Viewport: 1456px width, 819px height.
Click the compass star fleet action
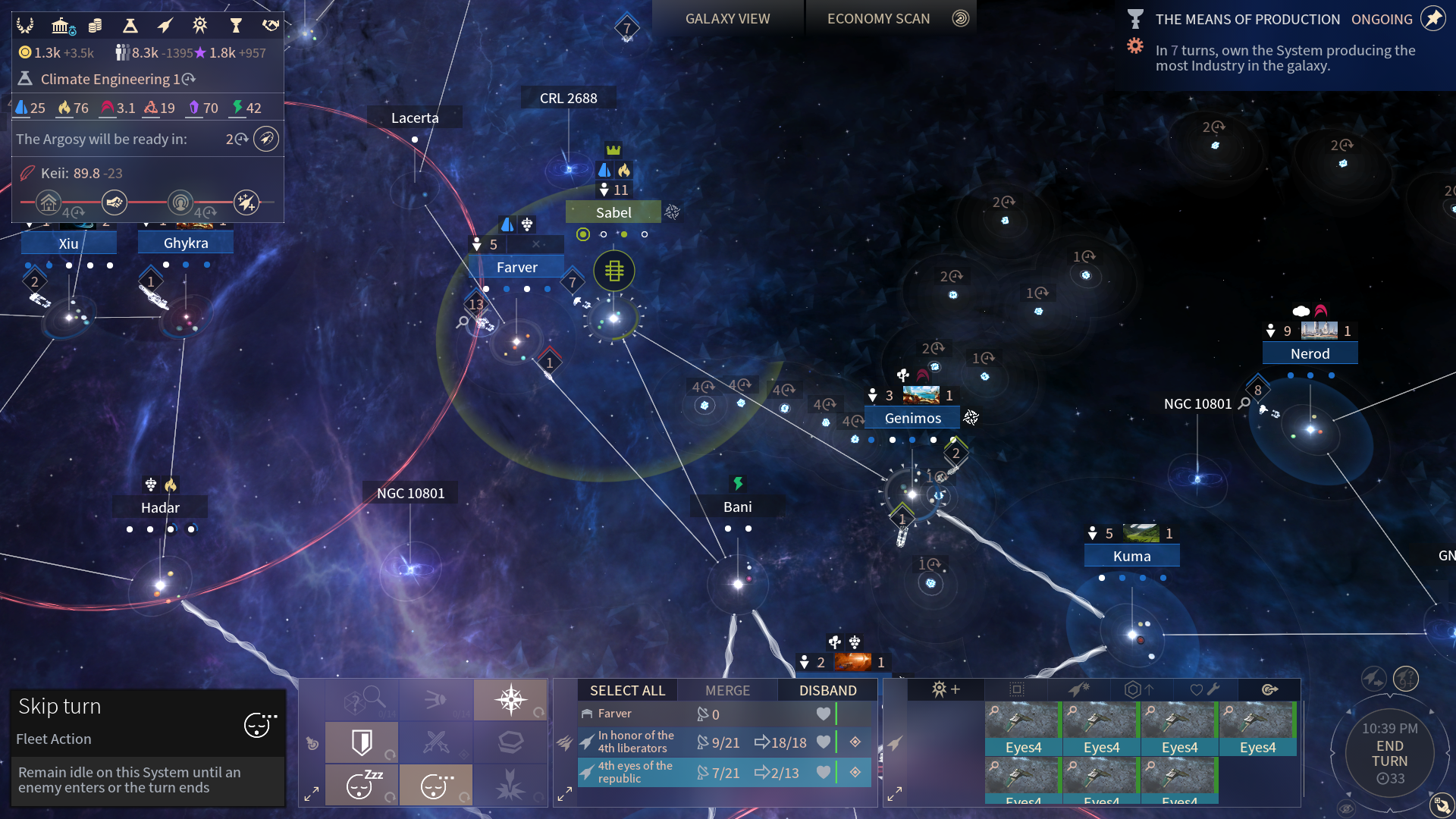pos(510,699)
